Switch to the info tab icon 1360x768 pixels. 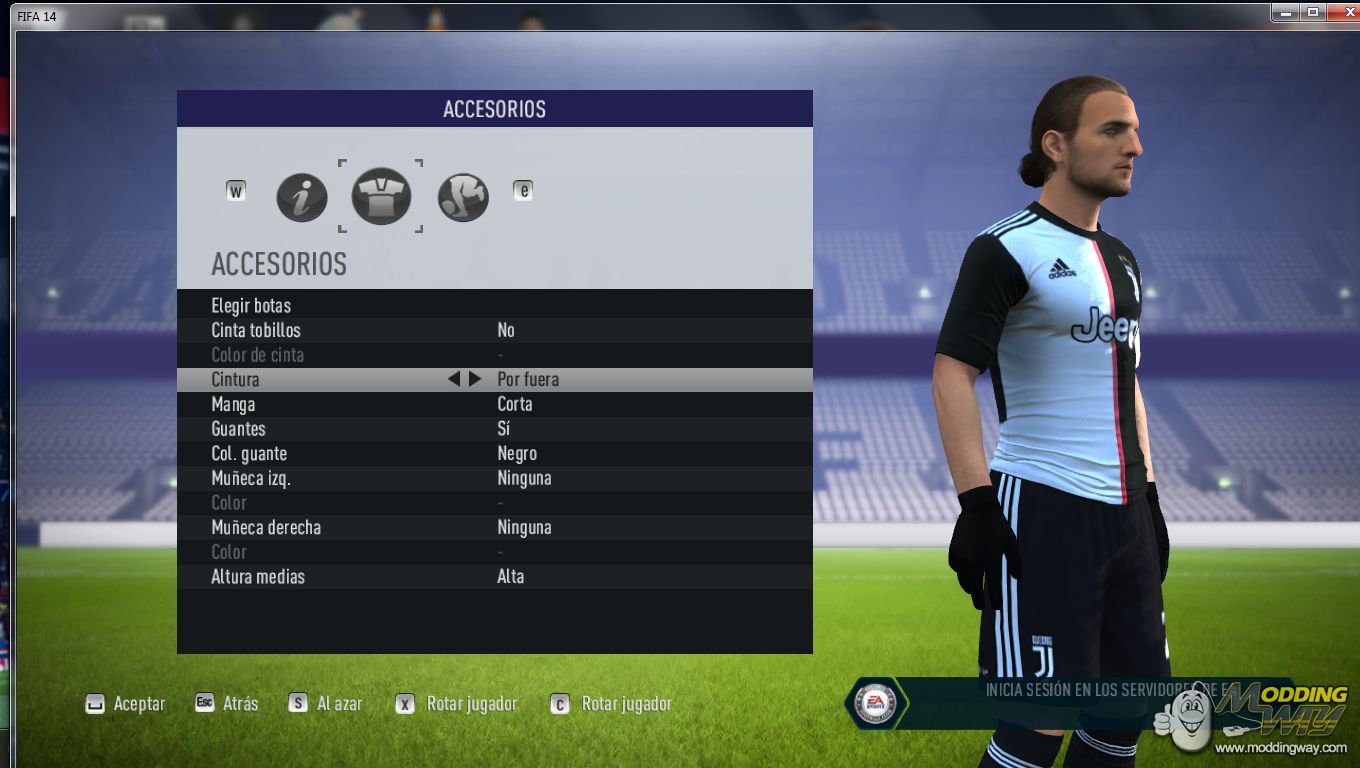pos(301,197)
